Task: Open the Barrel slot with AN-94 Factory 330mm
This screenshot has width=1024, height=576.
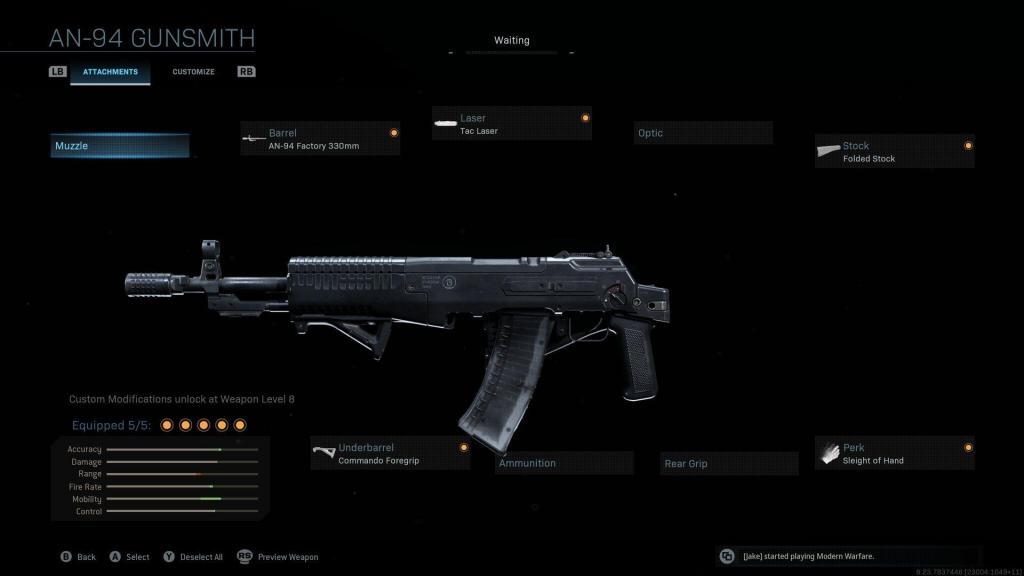Action: click(x=320, y=139)
